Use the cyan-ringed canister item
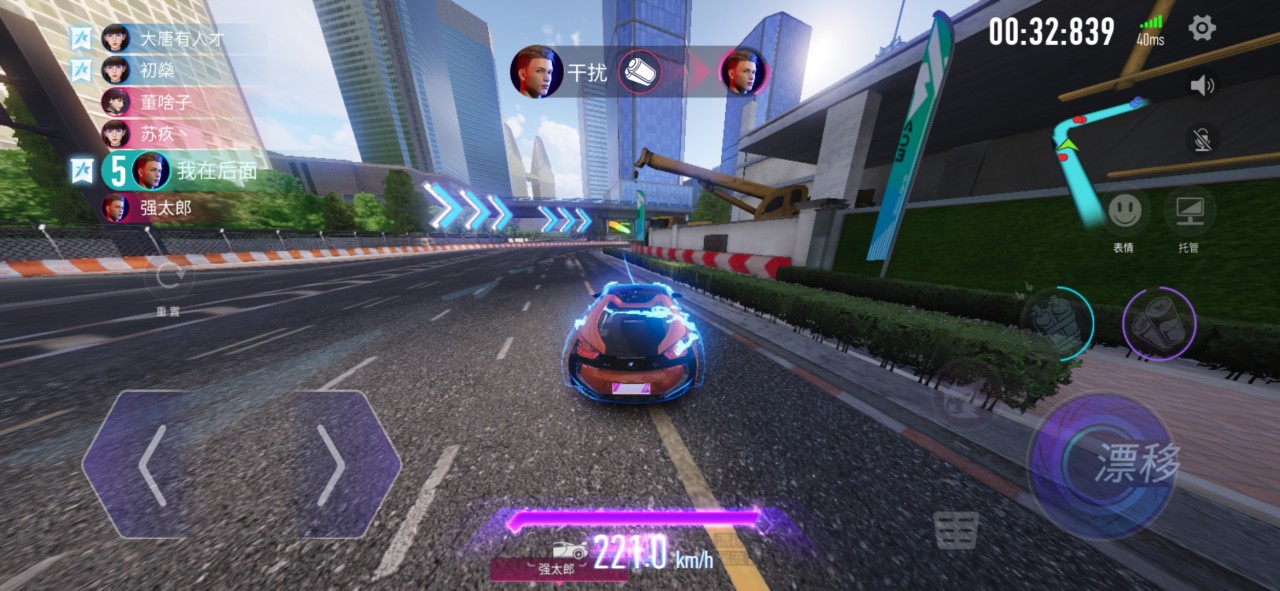This screenshot has width=1280, height=591. [1058, 323]
